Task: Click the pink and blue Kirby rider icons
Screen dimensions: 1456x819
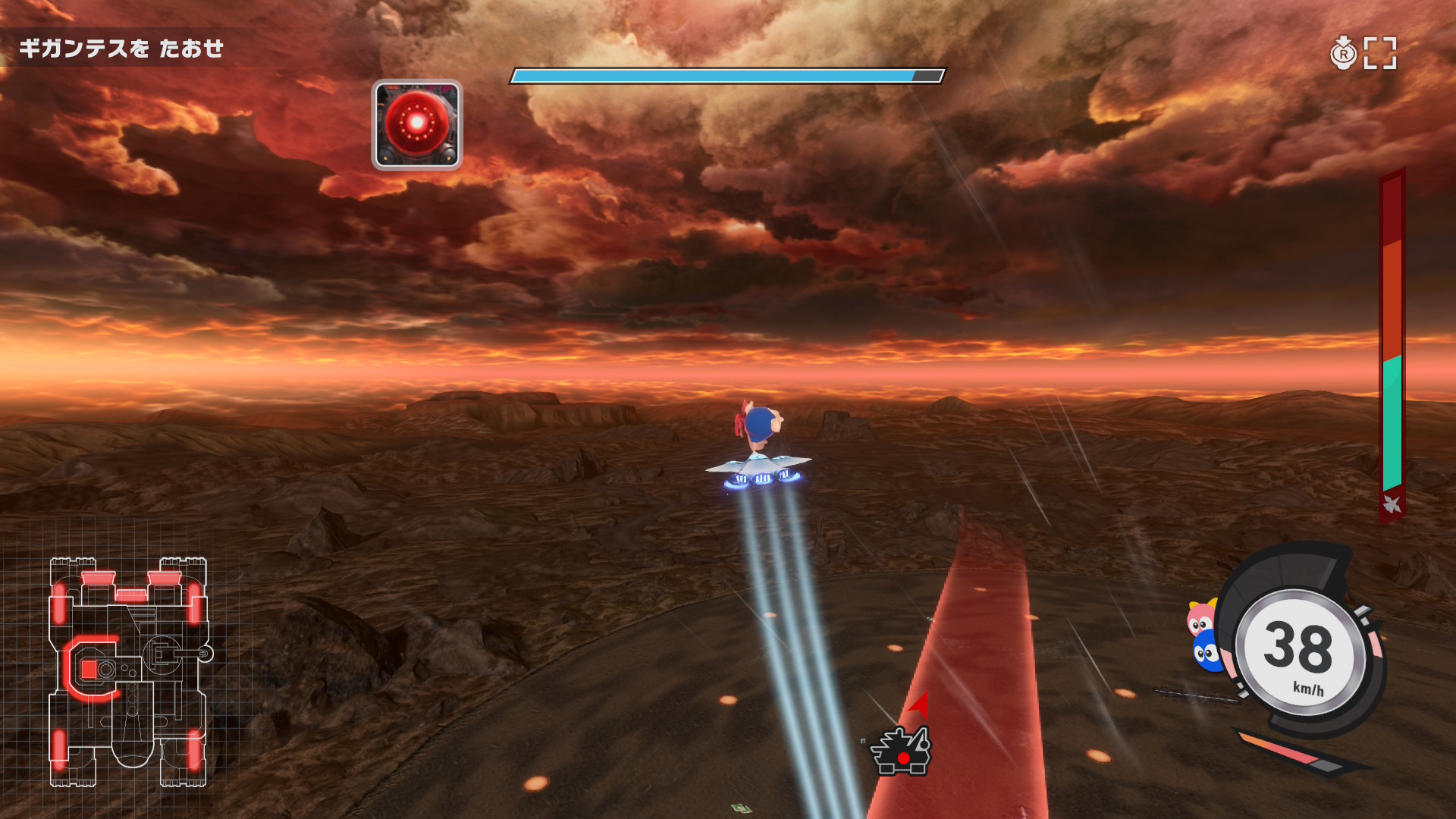Action: (1204, 637)
